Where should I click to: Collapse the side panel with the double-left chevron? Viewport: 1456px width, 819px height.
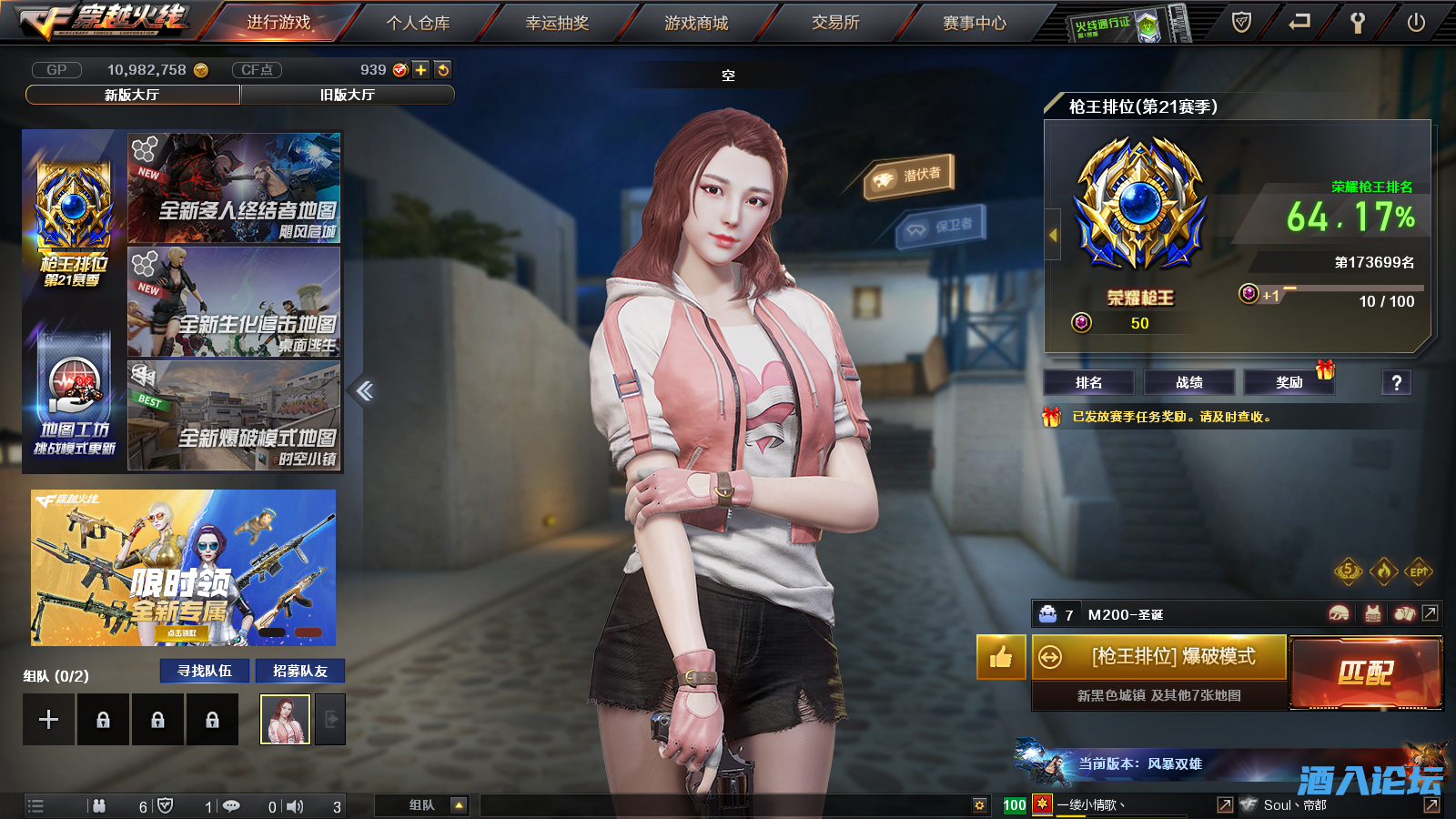click(x=364, y=389)
